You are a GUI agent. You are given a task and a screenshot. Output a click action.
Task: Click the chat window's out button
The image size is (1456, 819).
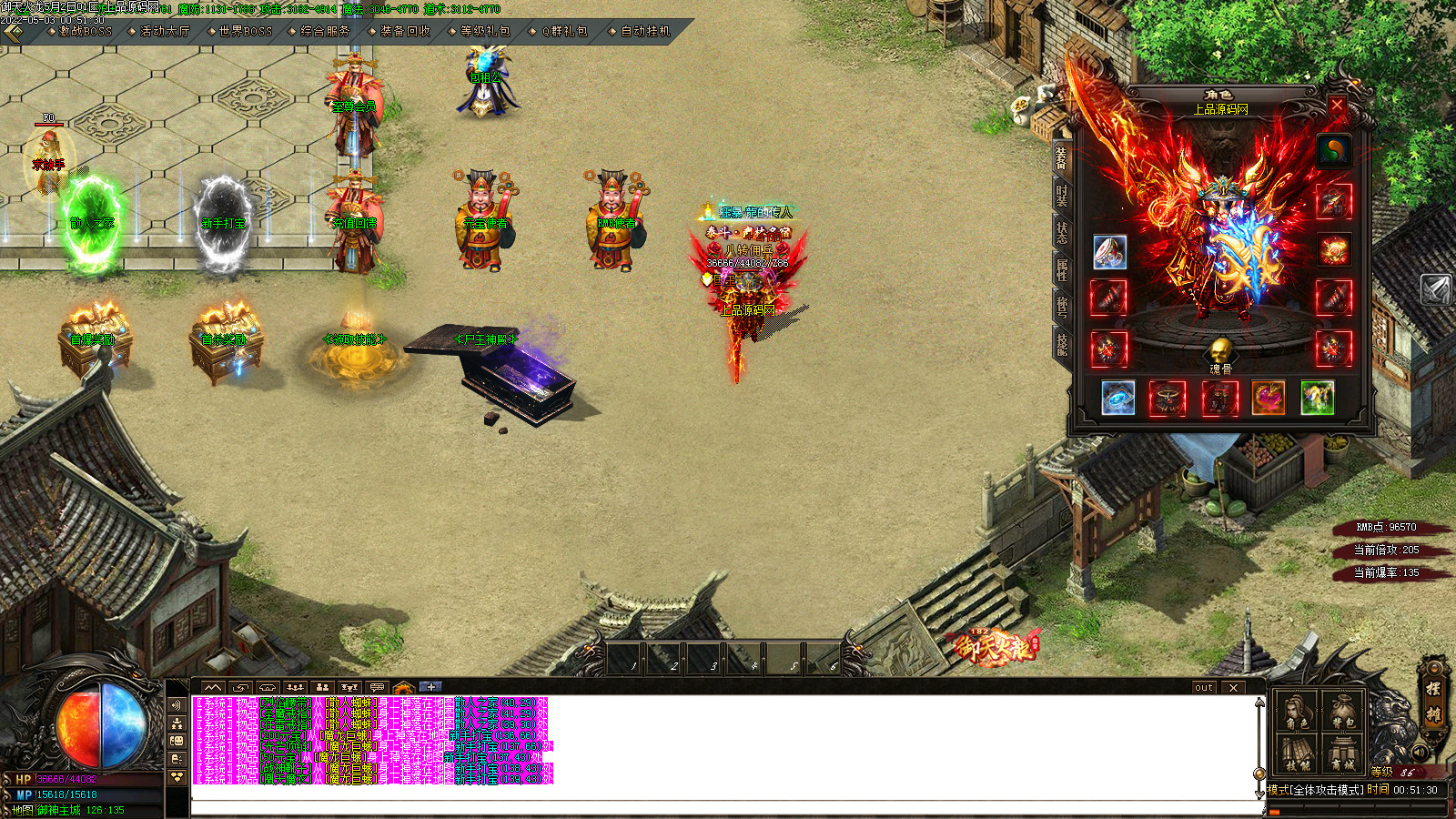[1204, 688]
